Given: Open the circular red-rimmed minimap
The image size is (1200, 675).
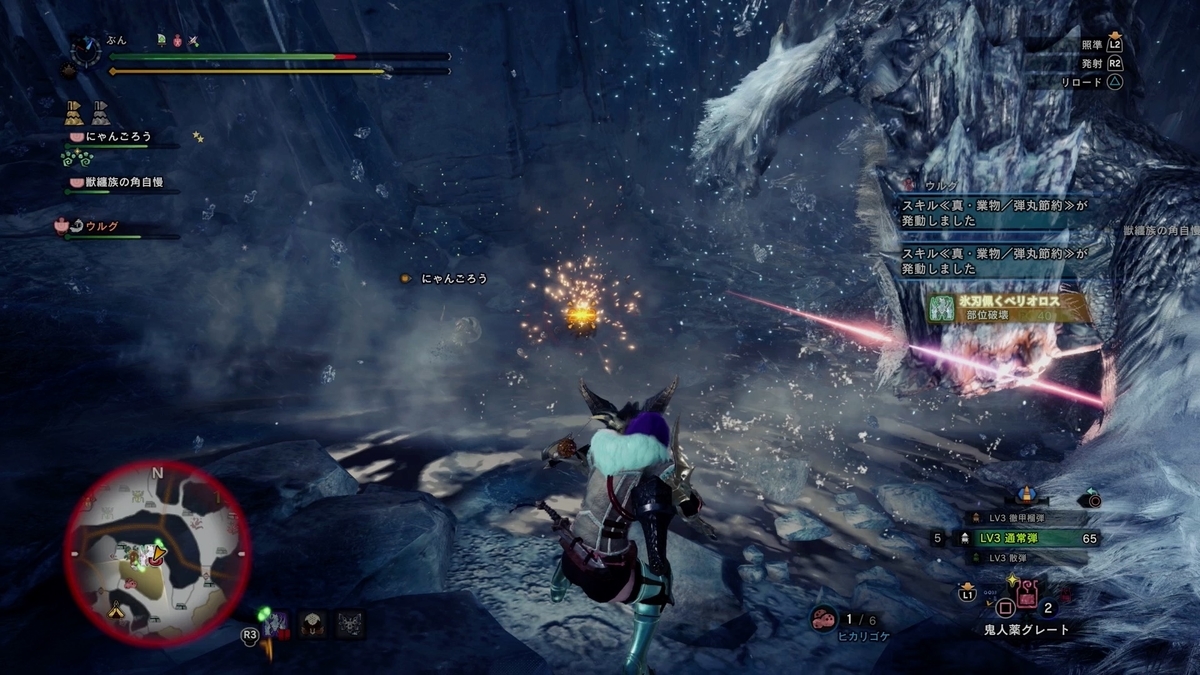Looking at the screenshot, I should [x=157, y=553].
